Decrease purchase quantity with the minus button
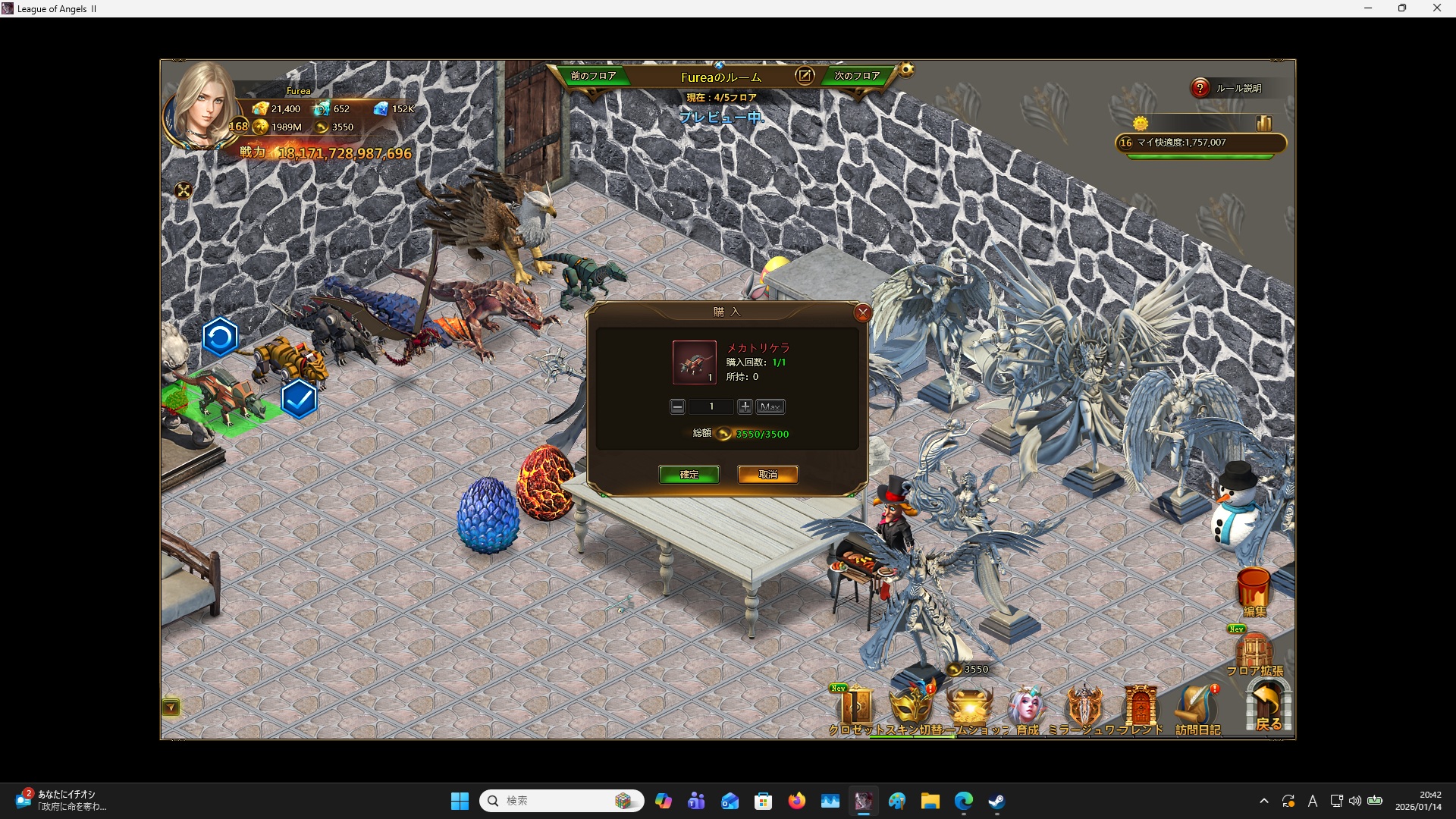This screenshot has width=1456, height=819. click(677, 407)
